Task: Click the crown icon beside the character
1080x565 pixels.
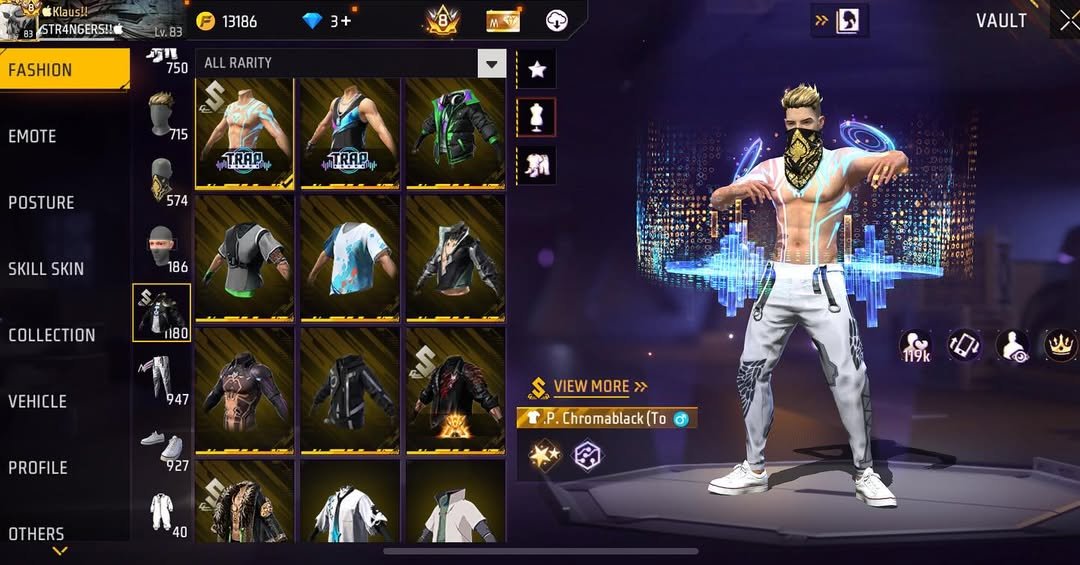Action: point(1059,345)
